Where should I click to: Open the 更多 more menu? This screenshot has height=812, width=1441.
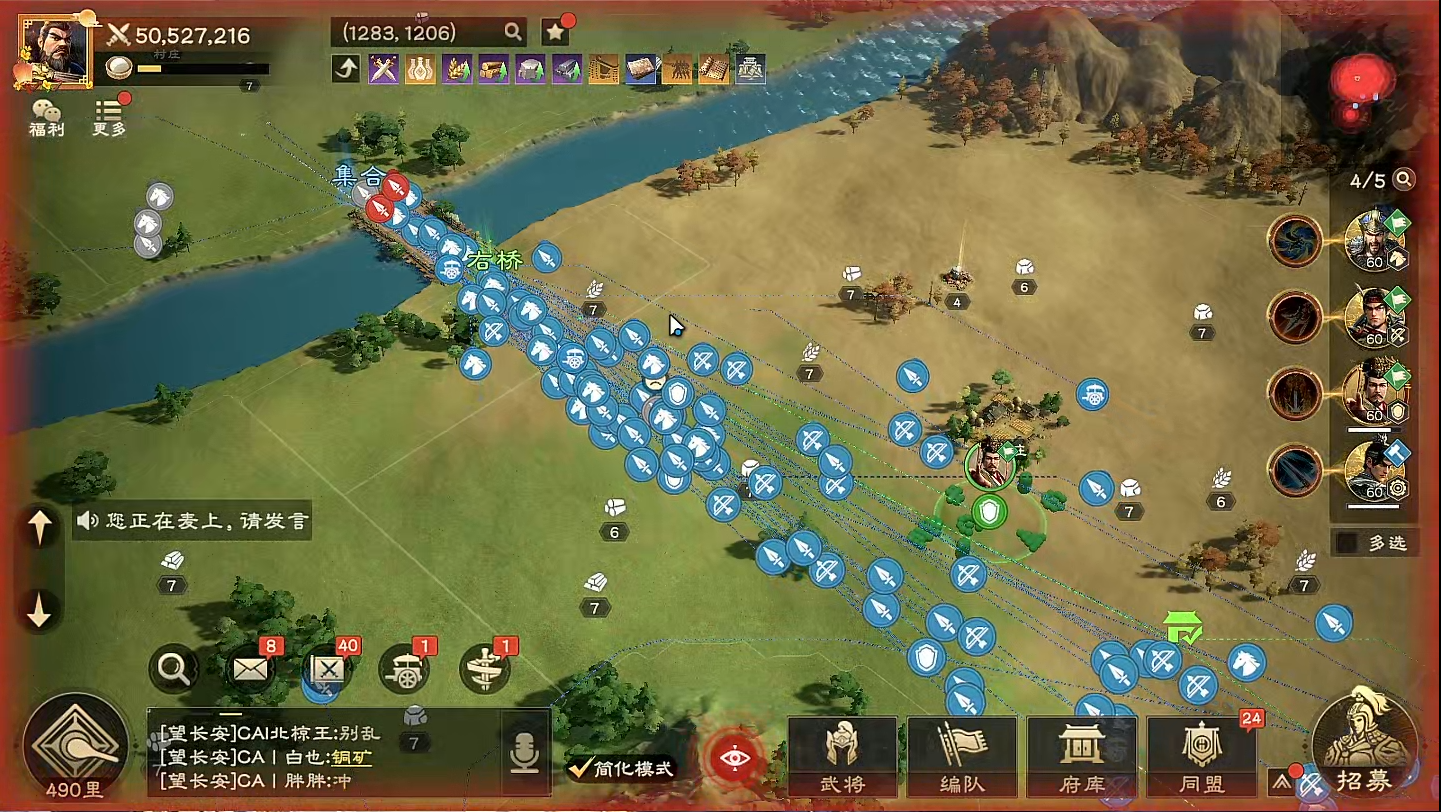[110, 117]
